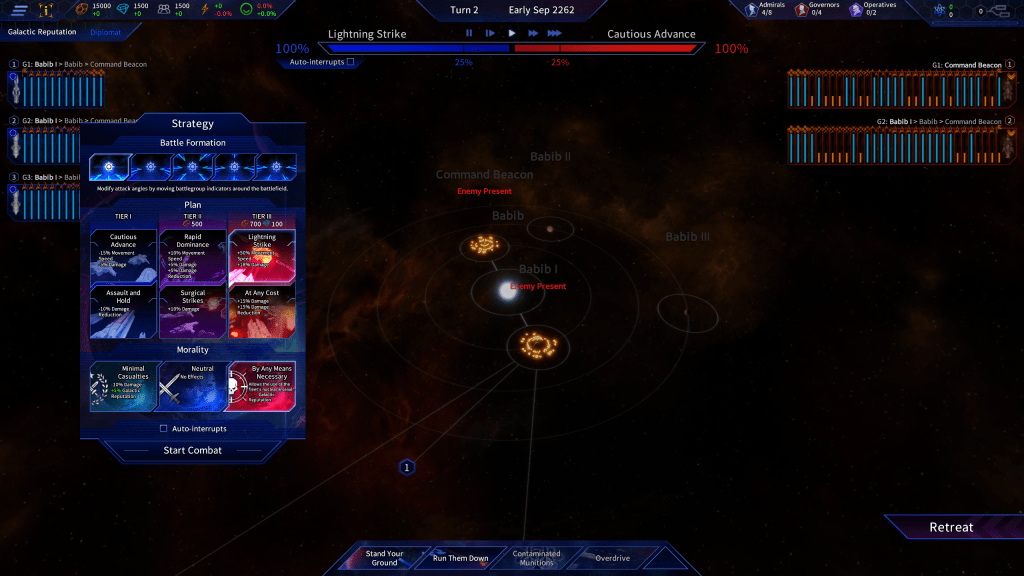Pick the Lightning Strike plan
The image size is (1024, 576).
[x=262, y=256]
